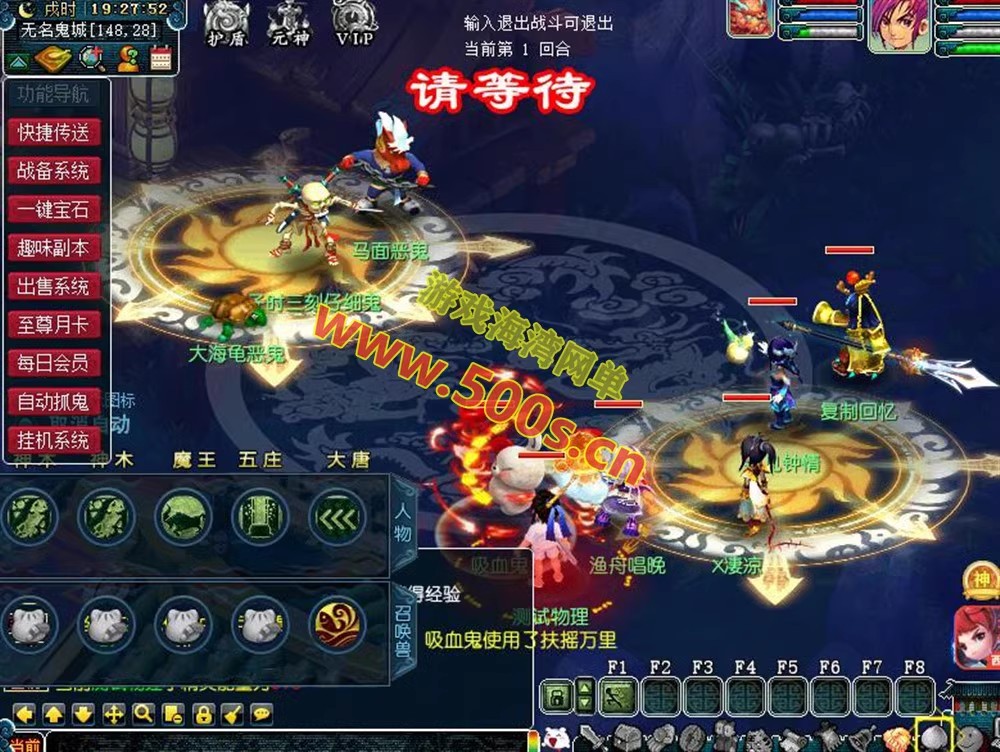
Task: Click the 一键宝石 button
Action: coord(54,210)
